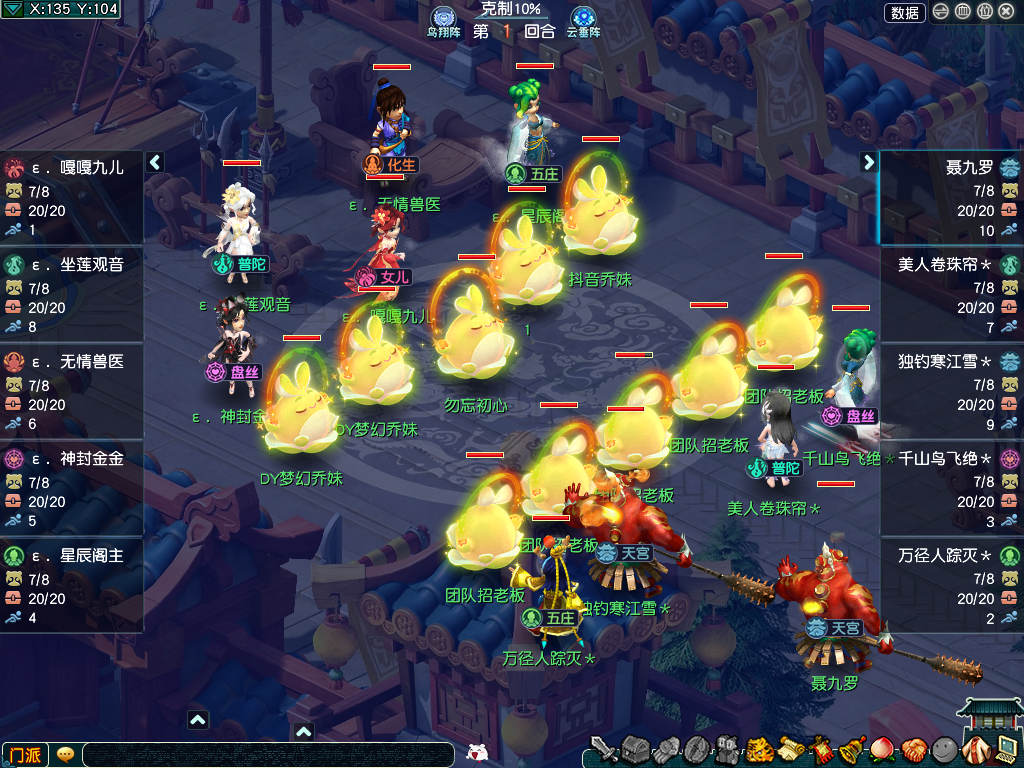The image size is (1024, 768).
Task: Click the swap arrows button at top right
Action: point(942,12)
